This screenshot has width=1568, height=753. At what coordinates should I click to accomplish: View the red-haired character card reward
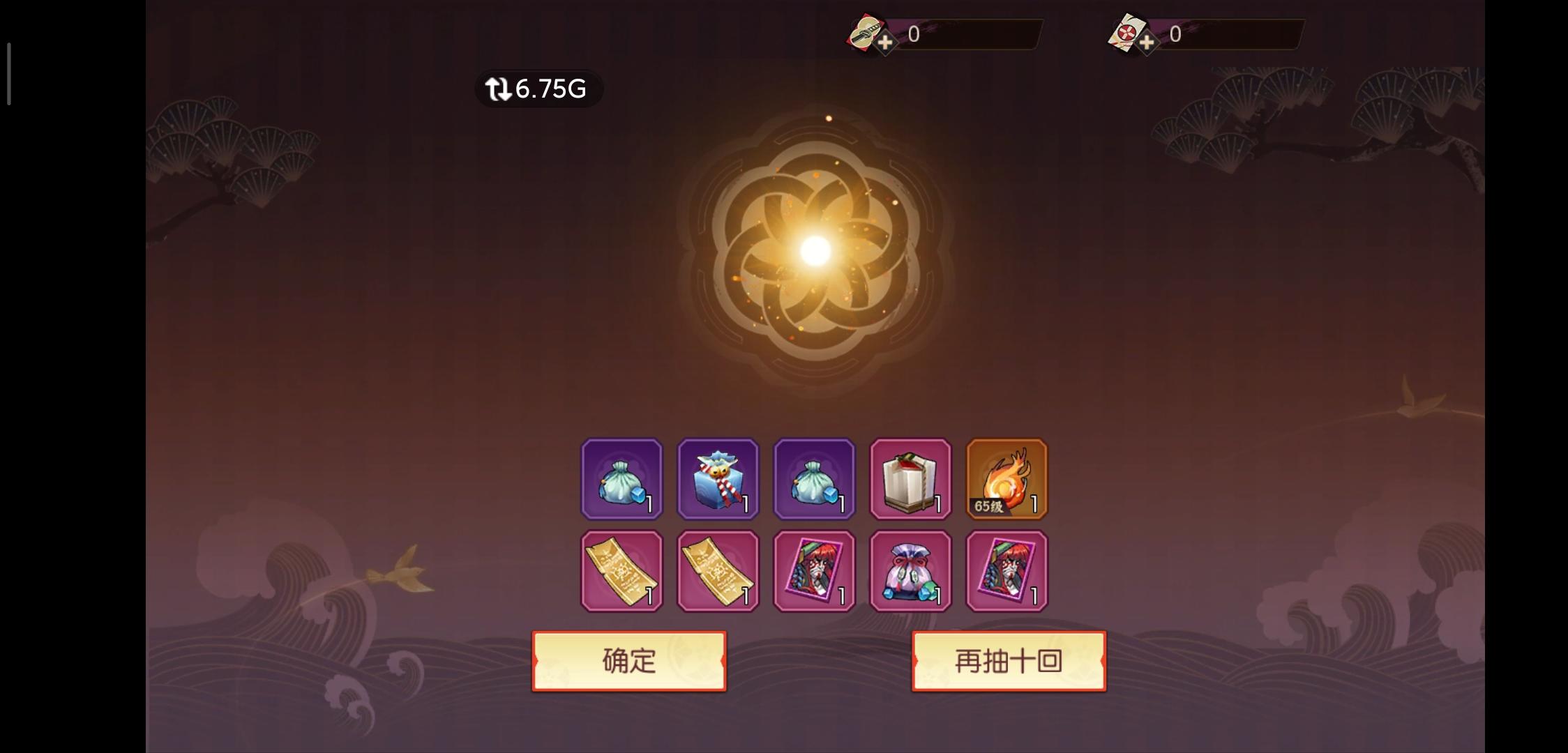[814, 570]
